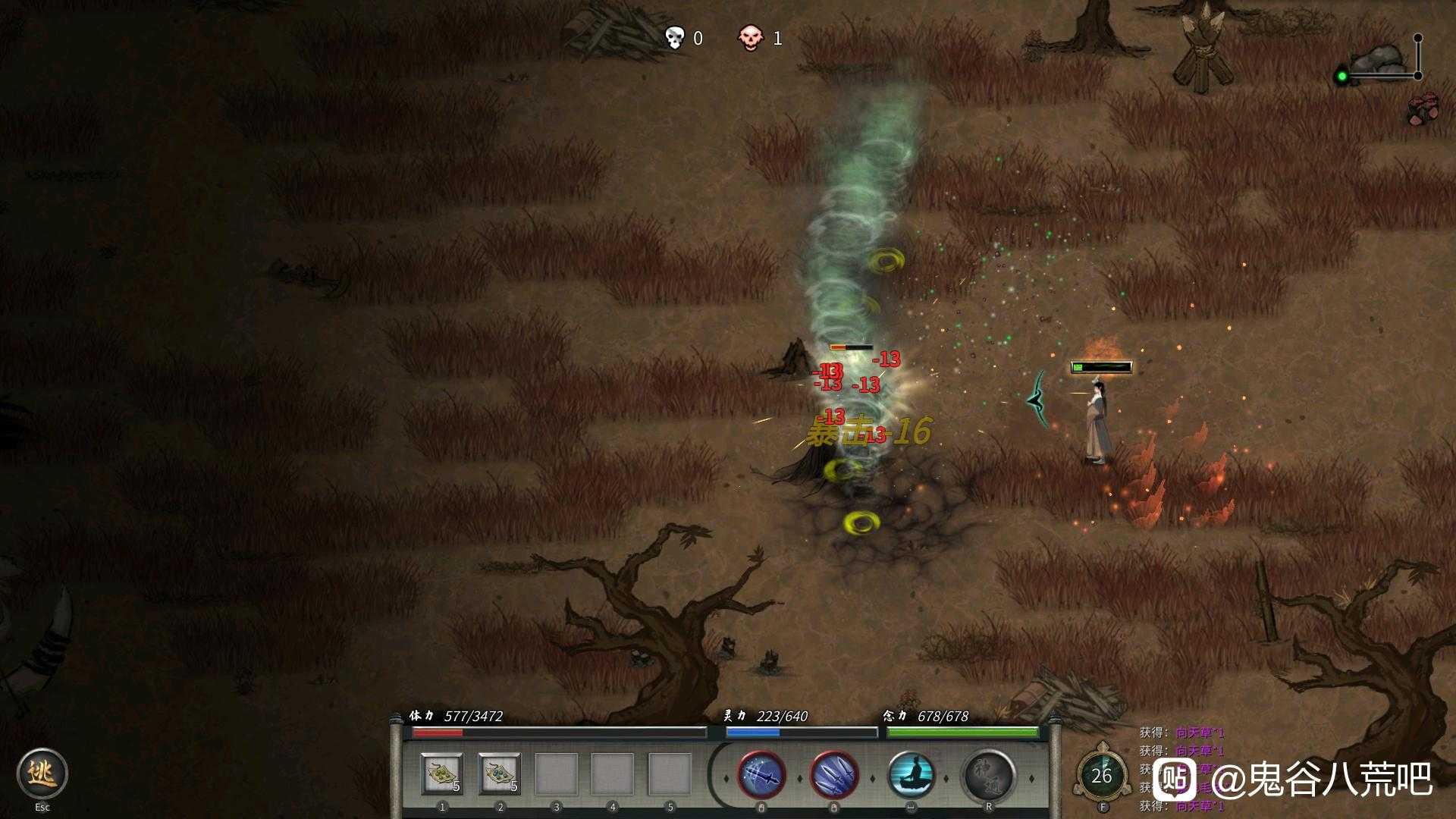
Task: Use the yellow-dotted leaf pill in hotbar slot 1
Action: click(442, 774)
